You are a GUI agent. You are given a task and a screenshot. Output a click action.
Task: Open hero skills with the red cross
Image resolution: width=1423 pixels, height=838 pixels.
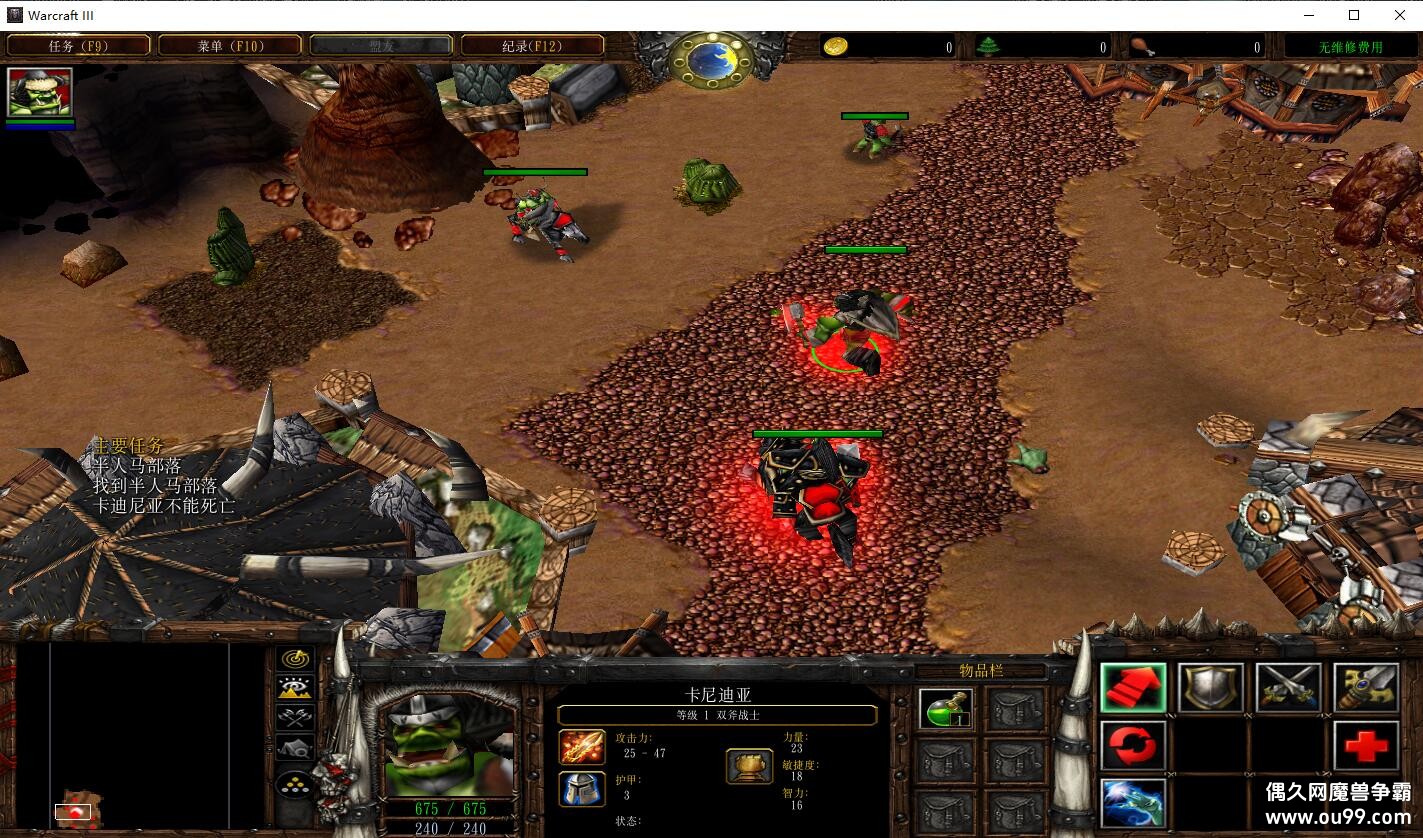click(x=1366, y=745)
